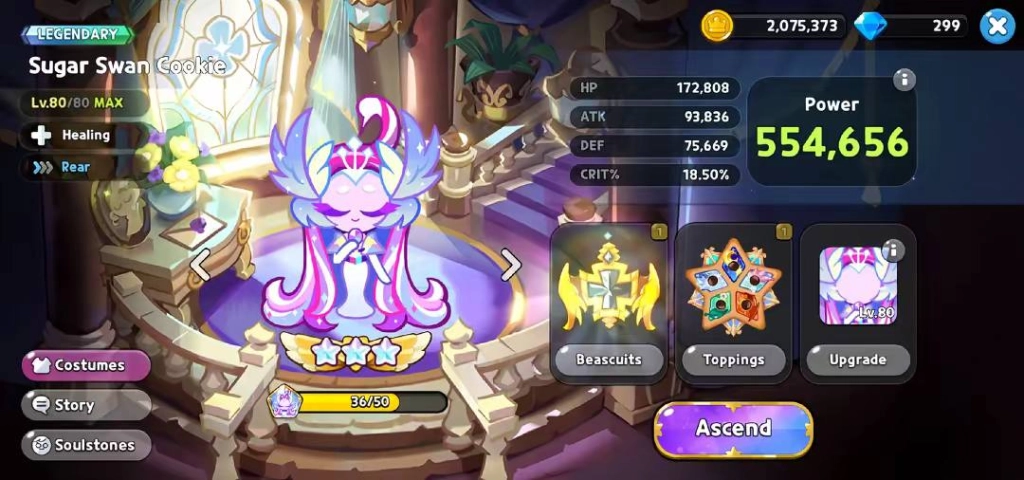Viewport: 1024px width, 480px height.
Task: Tap the blue crystal gem counter
Action: click(x=910, y=26)
